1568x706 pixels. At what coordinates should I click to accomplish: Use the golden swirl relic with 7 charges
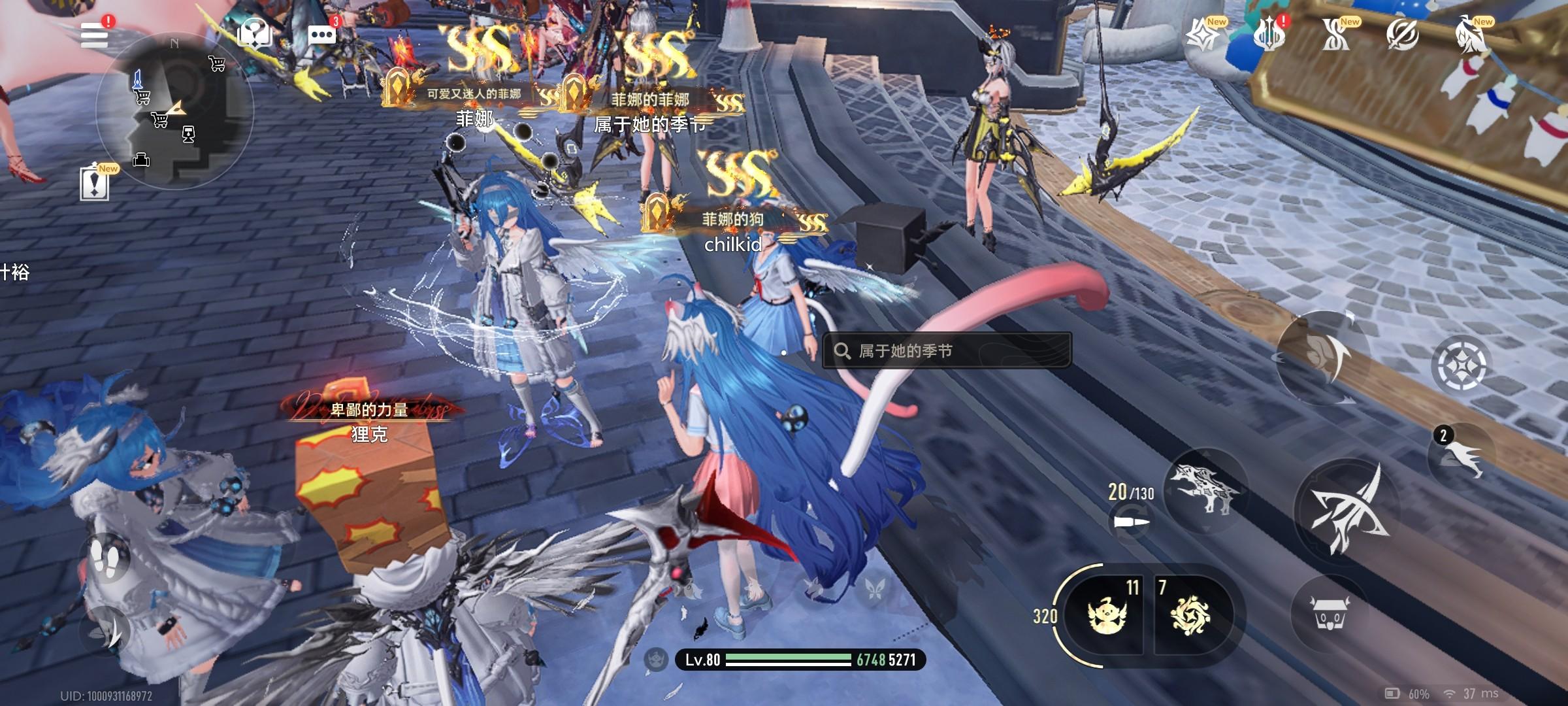[x=1190, y=614]
